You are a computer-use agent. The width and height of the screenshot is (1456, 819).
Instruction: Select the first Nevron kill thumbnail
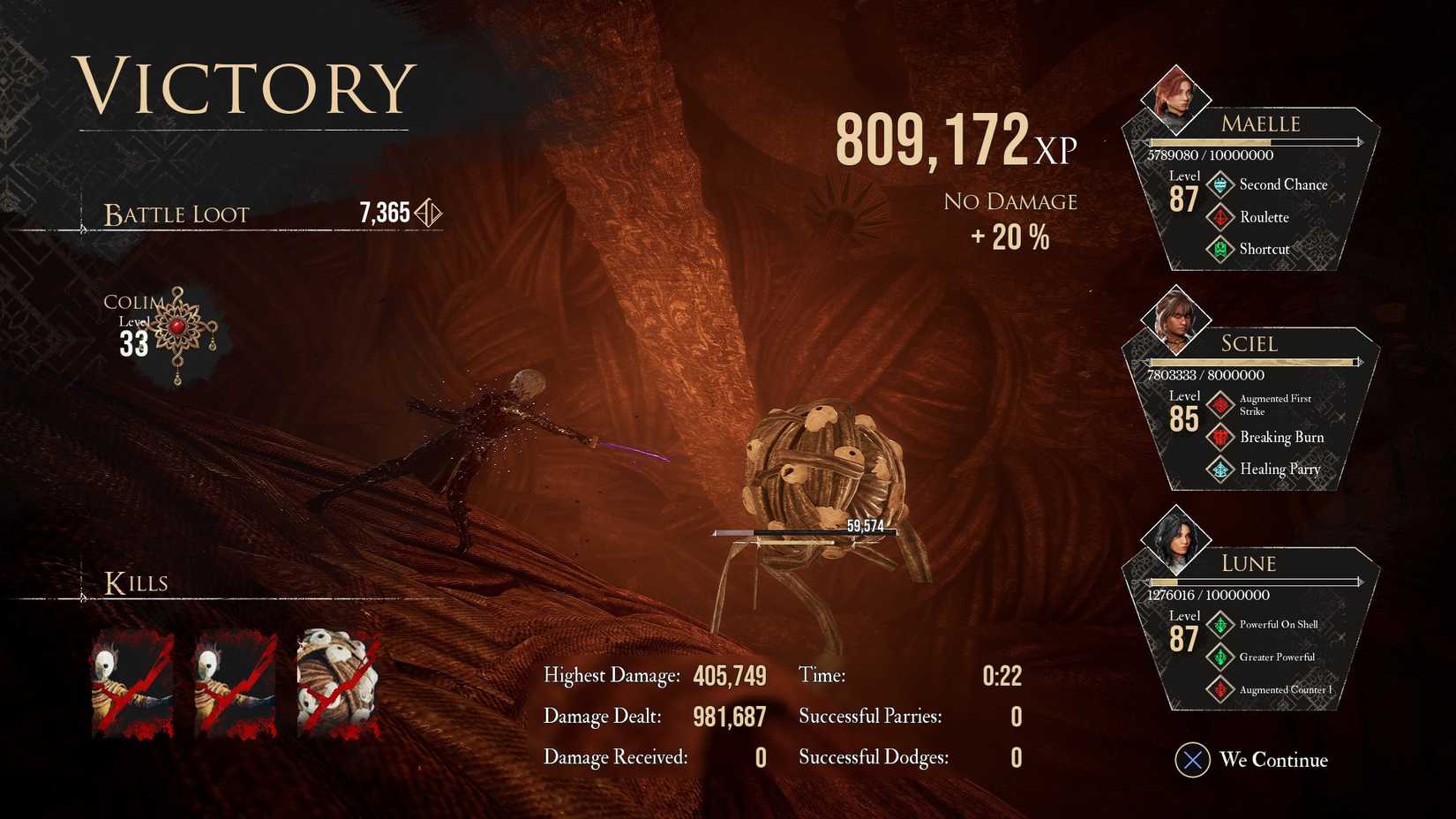coord(132,680)
